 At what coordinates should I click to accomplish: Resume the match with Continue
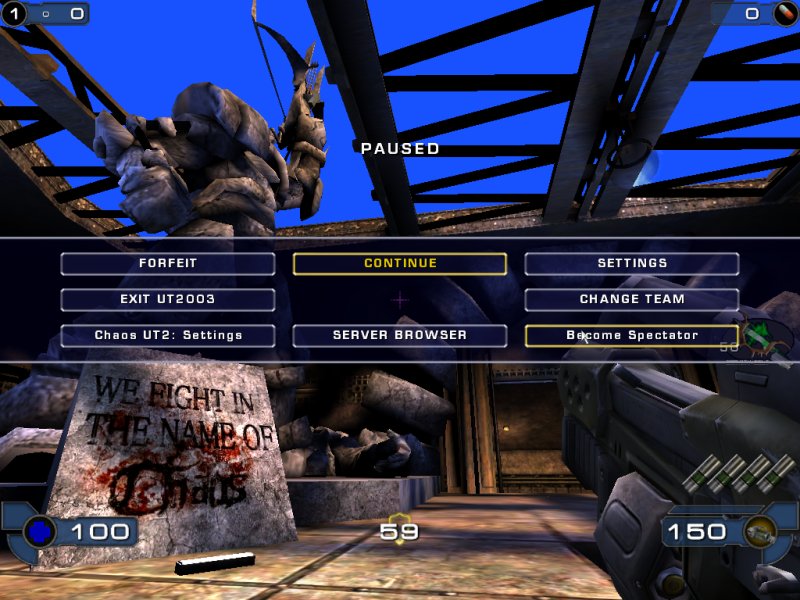[400, 264]
